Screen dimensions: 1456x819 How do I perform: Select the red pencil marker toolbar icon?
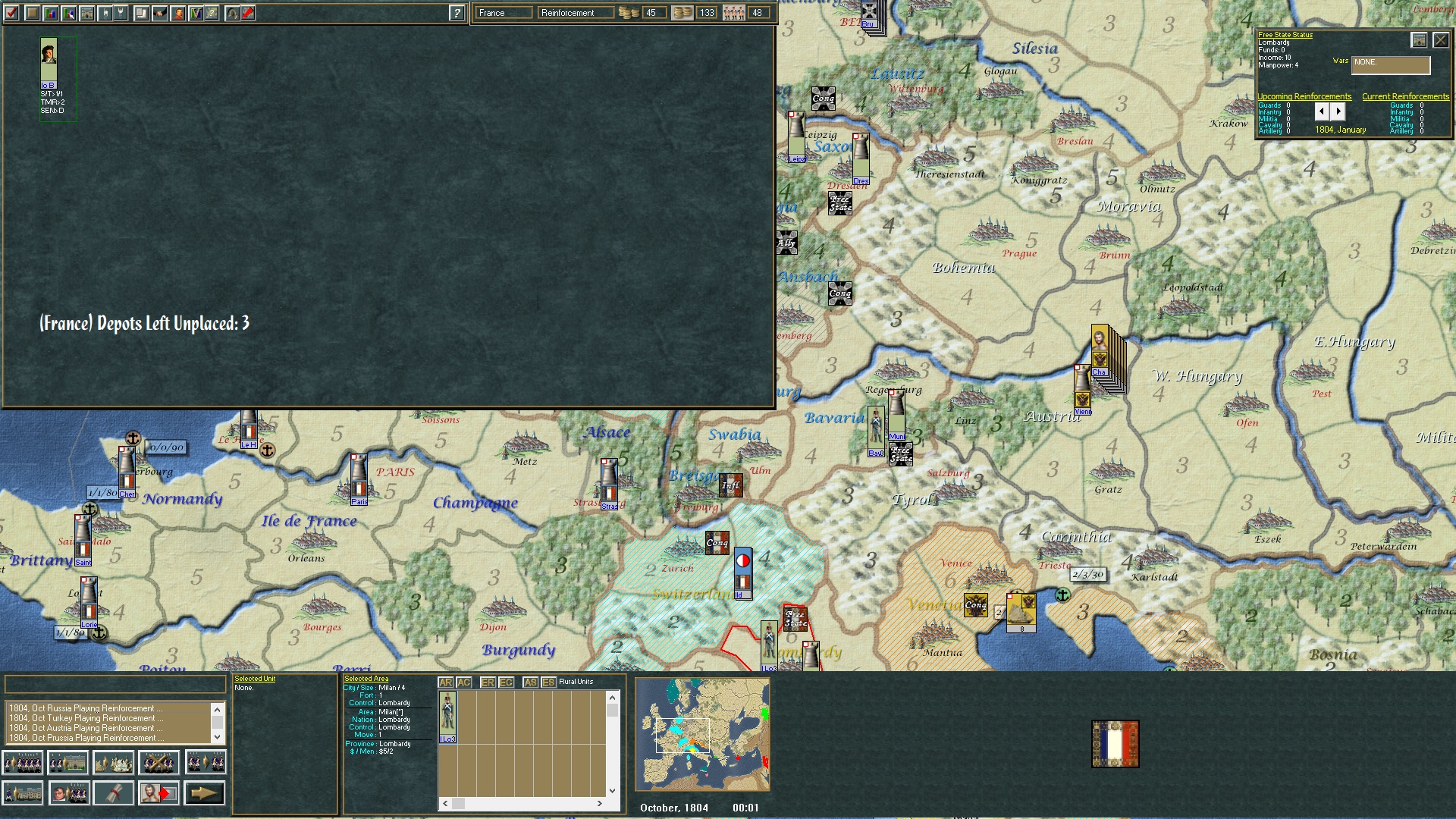pyautogui.click(x=250, y=13)
